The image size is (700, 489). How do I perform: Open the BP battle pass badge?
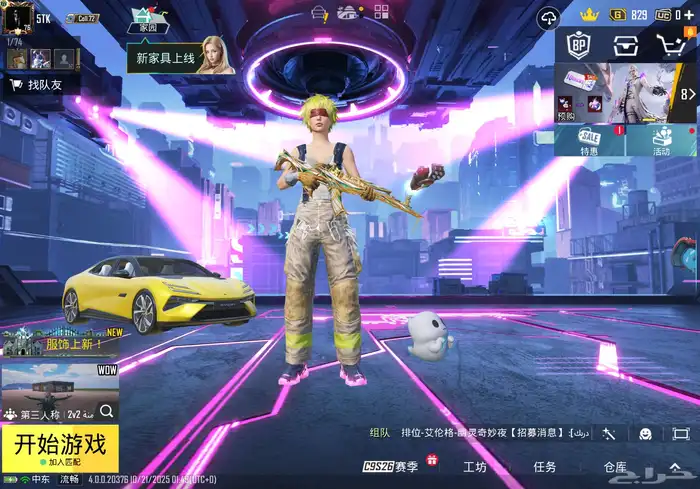[x=578, y=46]
